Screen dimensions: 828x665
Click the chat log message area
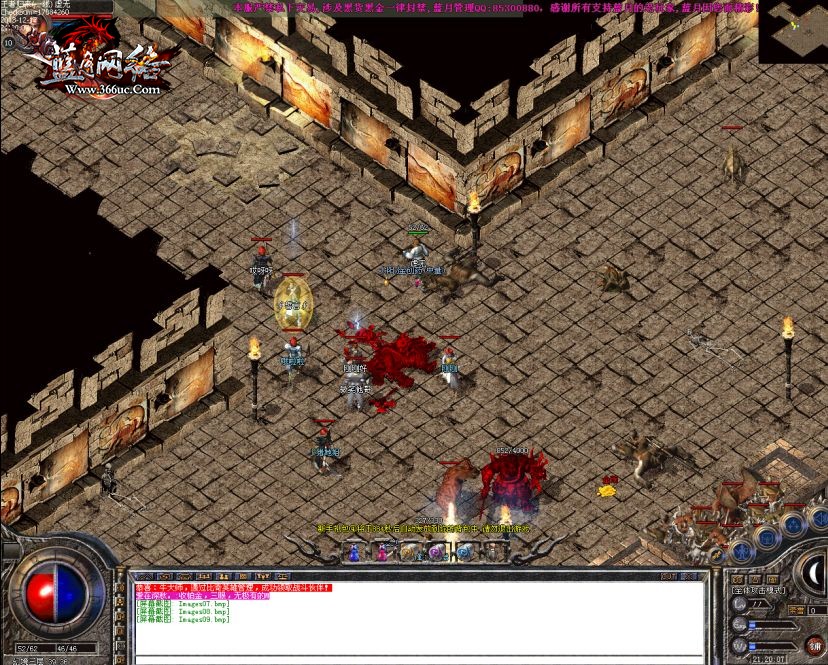420,620
